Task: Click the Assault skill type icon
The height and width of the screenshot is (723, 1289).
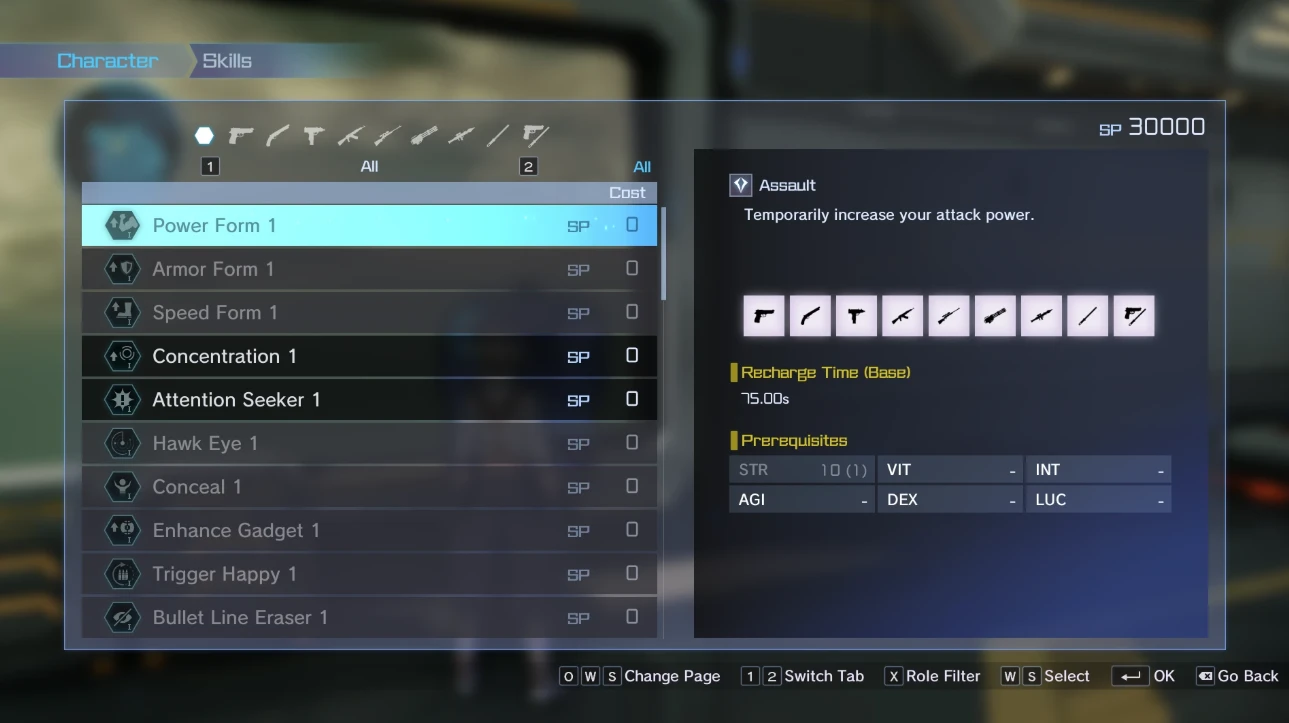Action: coord(740,184)
